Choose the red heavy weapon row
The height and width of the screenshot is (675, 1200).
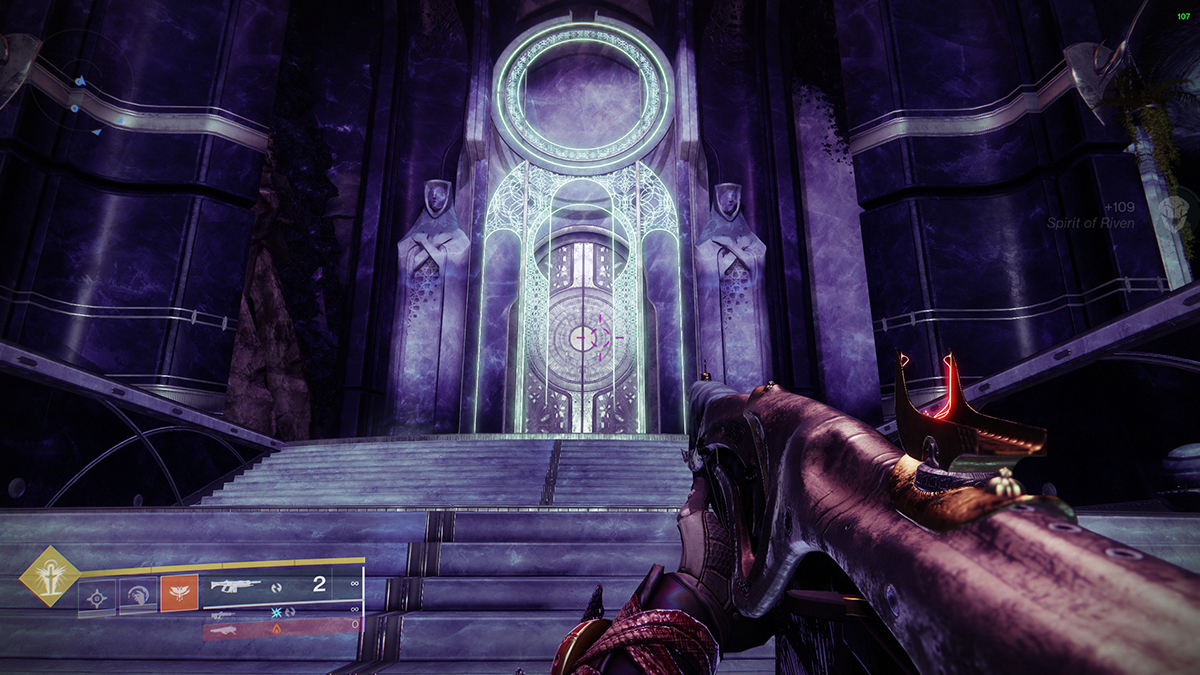pyautogui.click(x=282, y=630)
